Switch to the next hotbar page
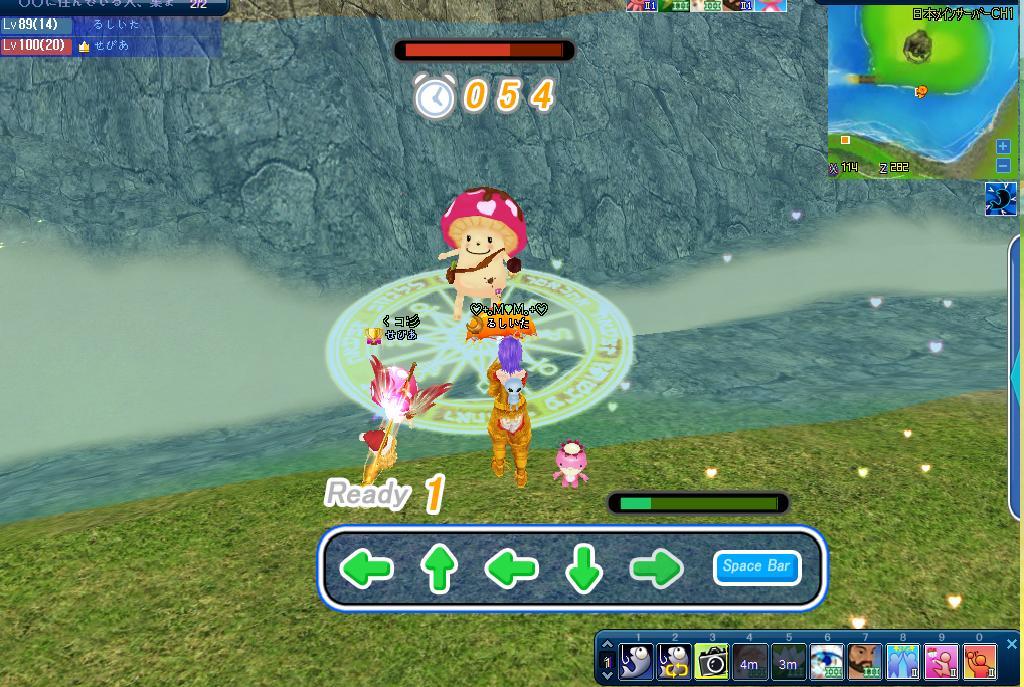1024x687 pixels. click(606, 676)
